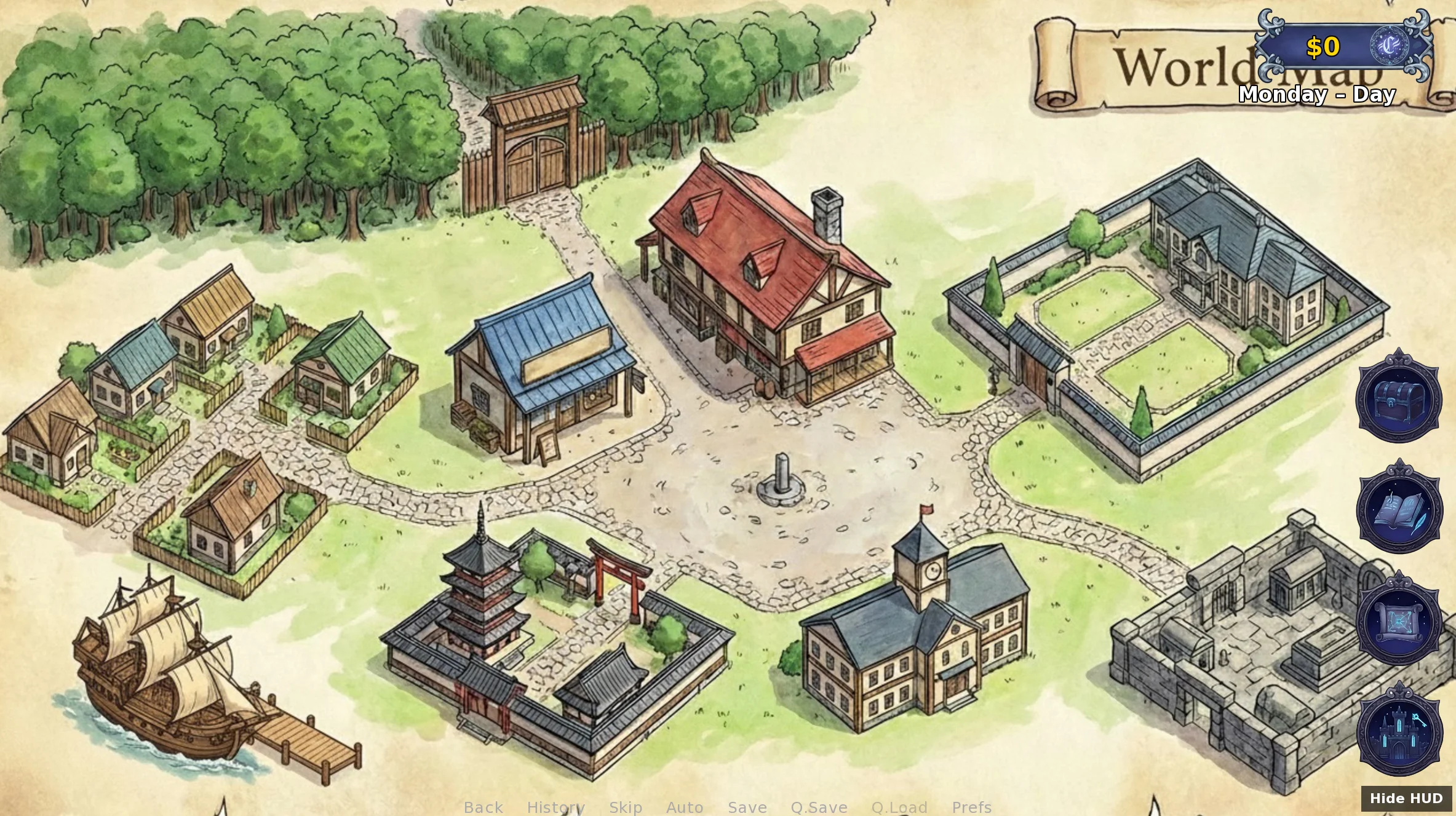Open the book and quill journal icon

pyautogui.click(x=1399, y=508)
